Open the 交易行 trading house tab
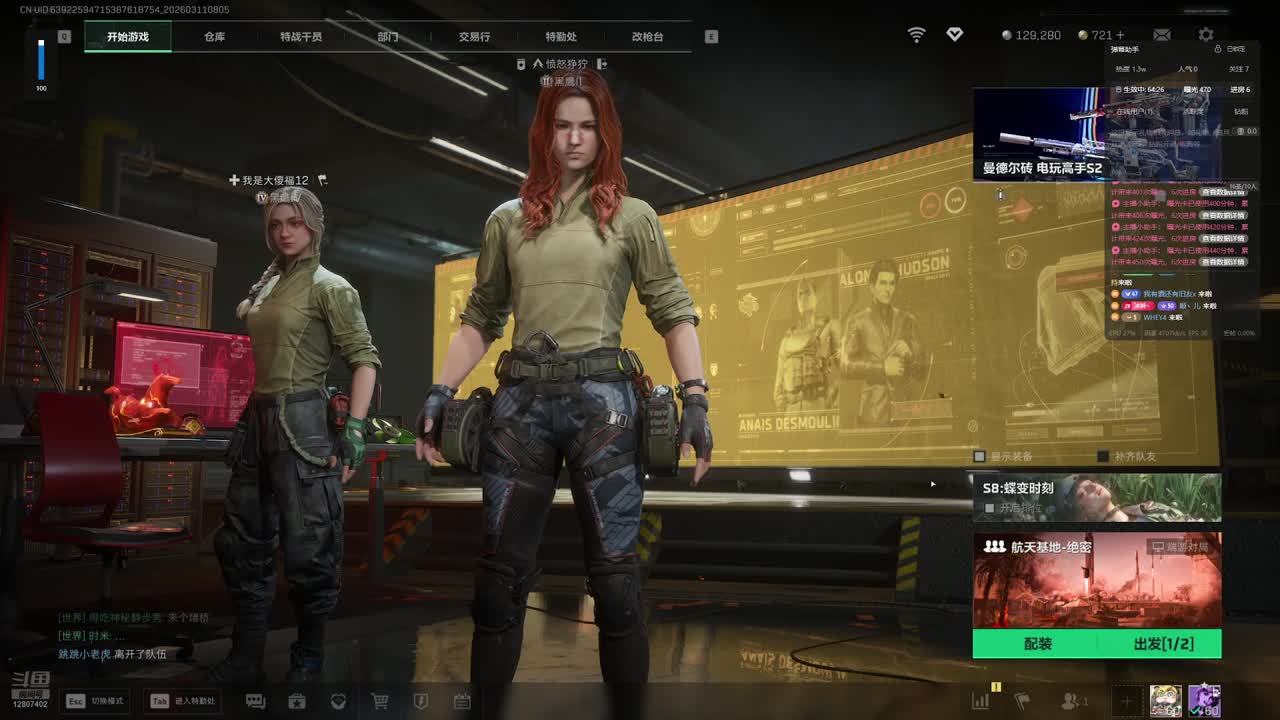Image resolution: width=1280 pixels, height=720 pixels. pos(474,37)
